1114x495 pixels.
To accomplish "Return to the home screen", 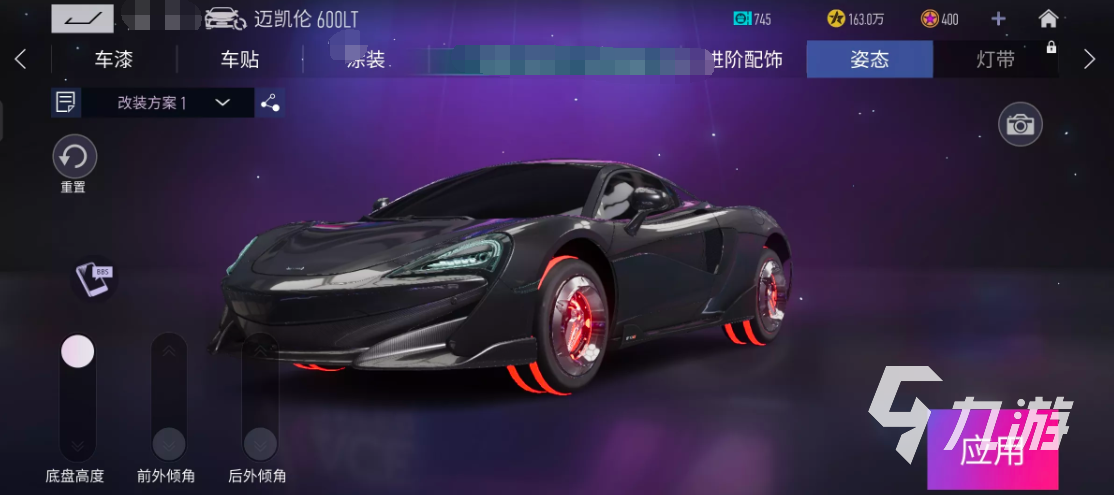I will pos(1048,18).
